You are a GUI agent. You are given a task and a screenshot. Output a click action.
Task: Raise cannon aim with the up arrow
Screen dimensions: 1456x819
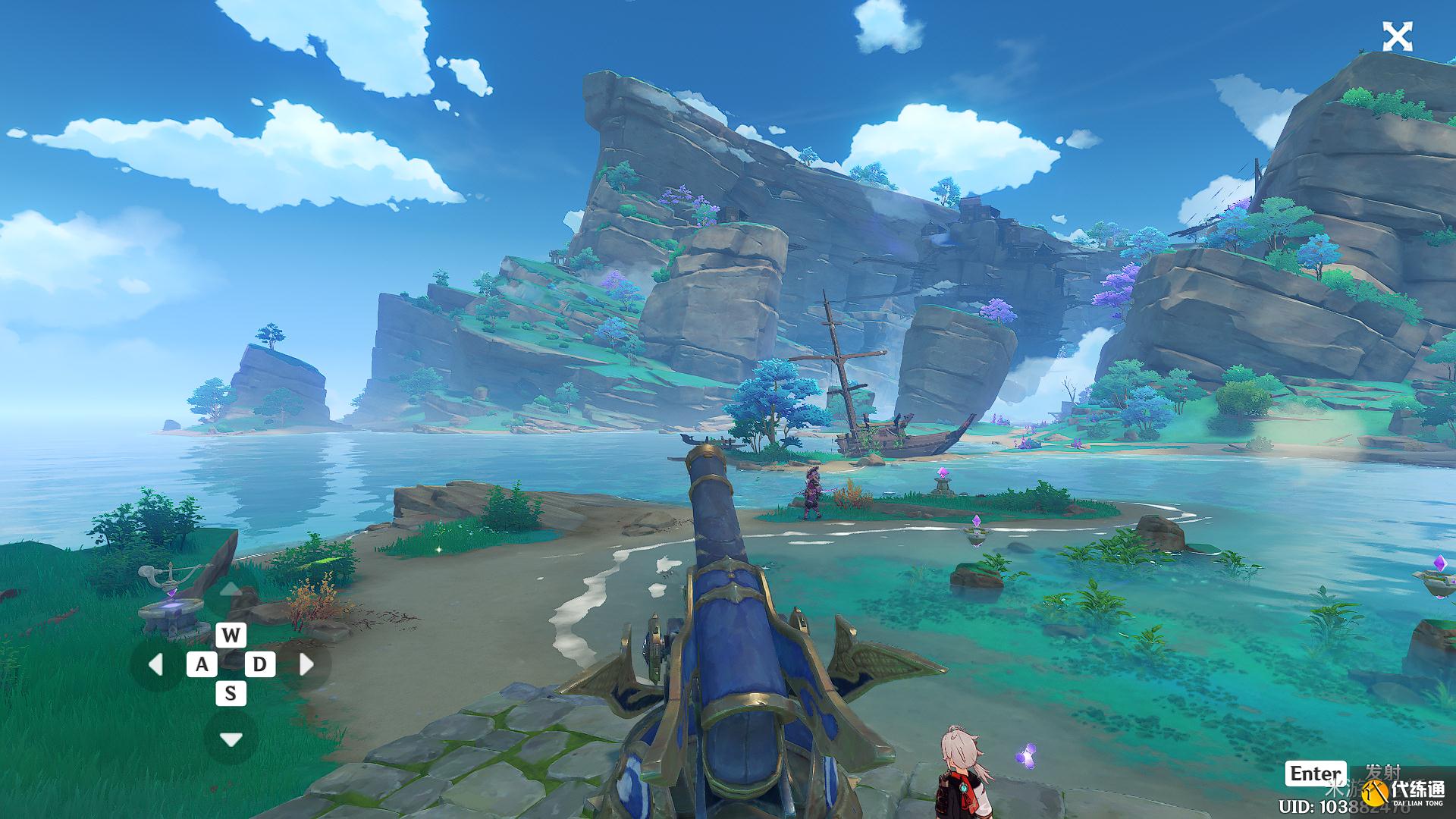click(x=231, y=591)
